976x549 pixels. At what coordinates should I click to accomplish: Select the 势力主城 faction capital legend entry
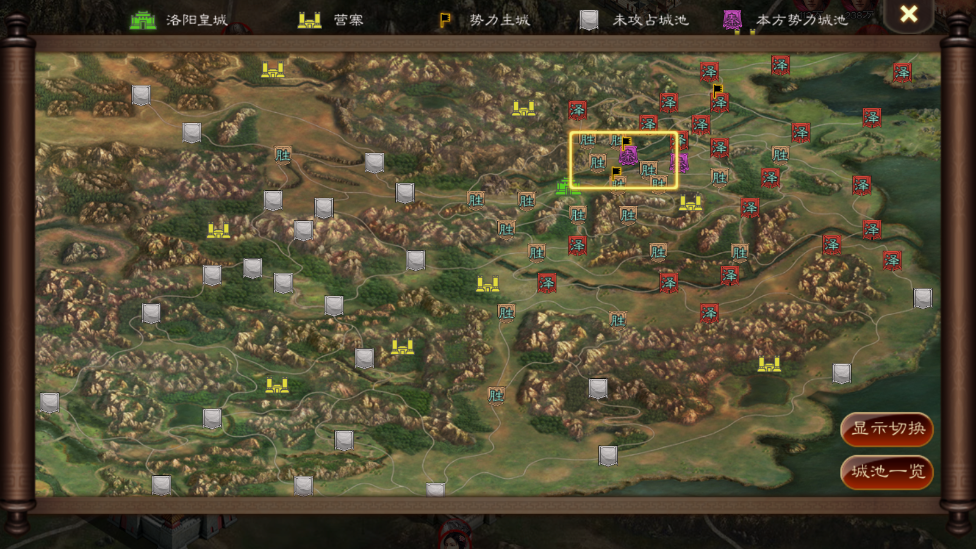pos(484,19)
